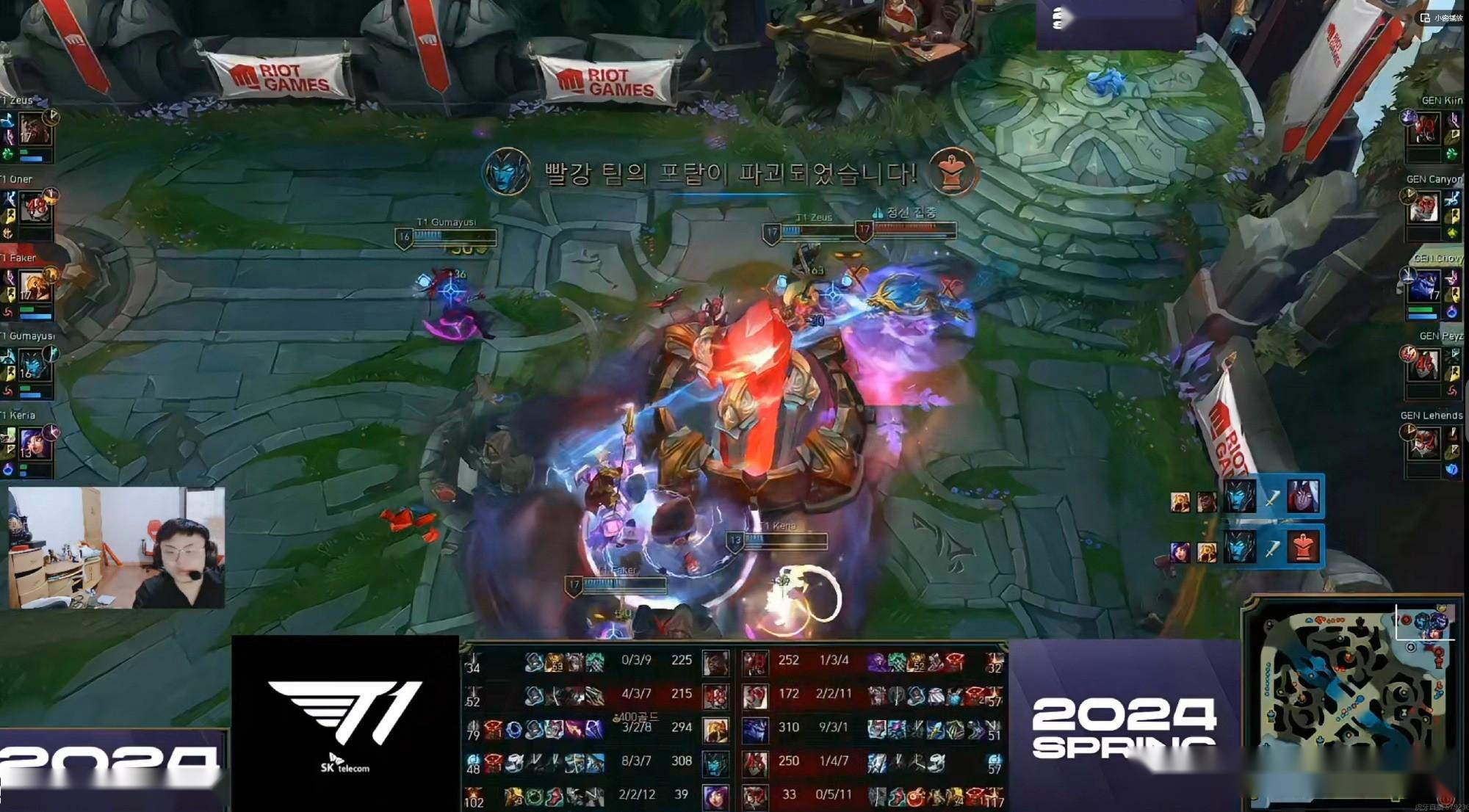Select GEN Kiin champion portrait
The height and width of the screenshot is (812, 1469).
pos(1425,129)
